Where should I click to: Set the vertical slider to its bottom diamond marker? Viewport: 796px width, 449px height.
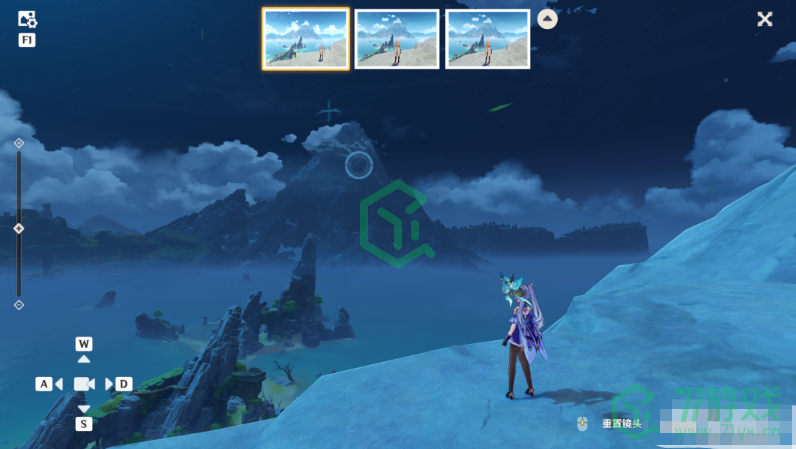point(19,304)
